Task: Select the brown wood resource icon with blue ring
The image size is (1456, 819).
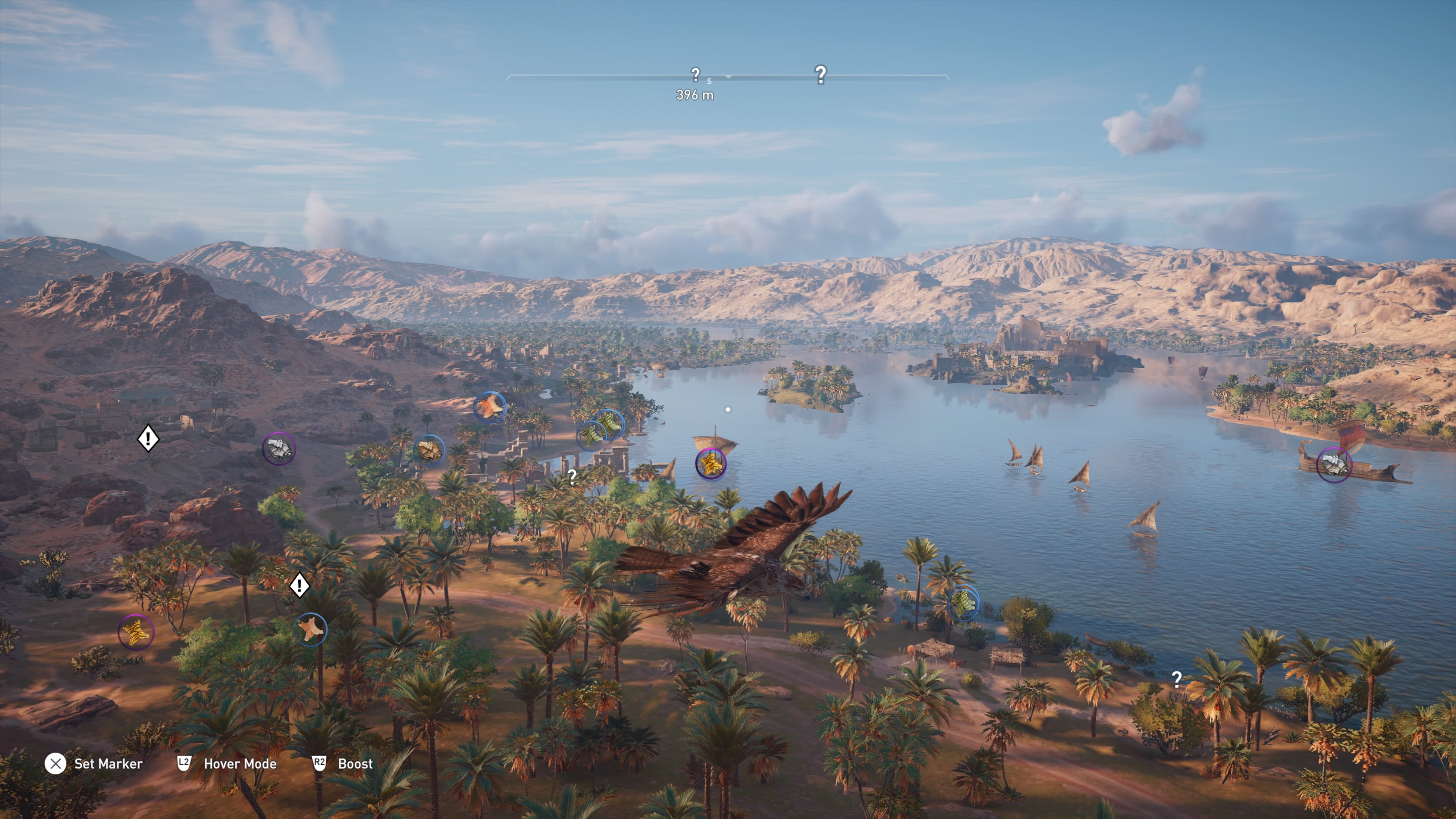Action: tap(429, 450)
